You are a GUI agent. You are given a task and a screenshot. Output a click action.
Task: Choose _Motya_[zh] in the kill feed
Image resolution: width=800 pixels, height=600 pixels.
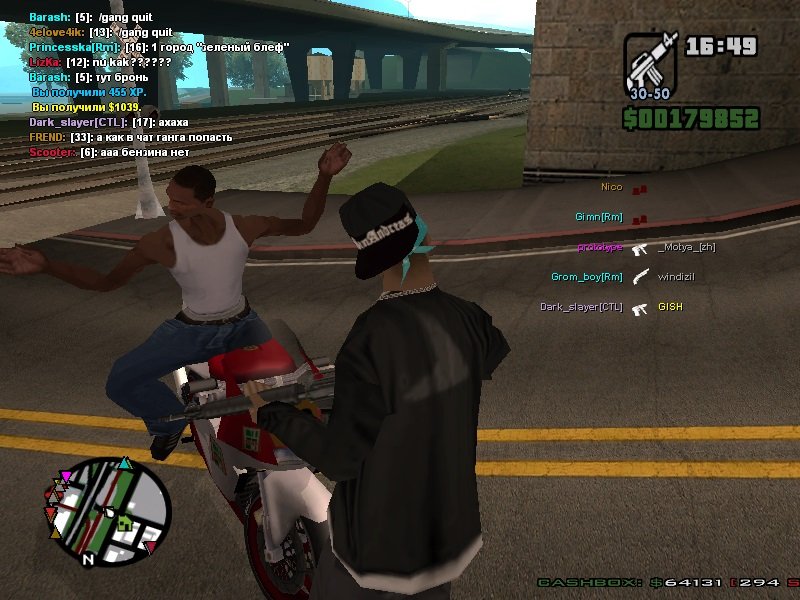[x=687, y=247]
